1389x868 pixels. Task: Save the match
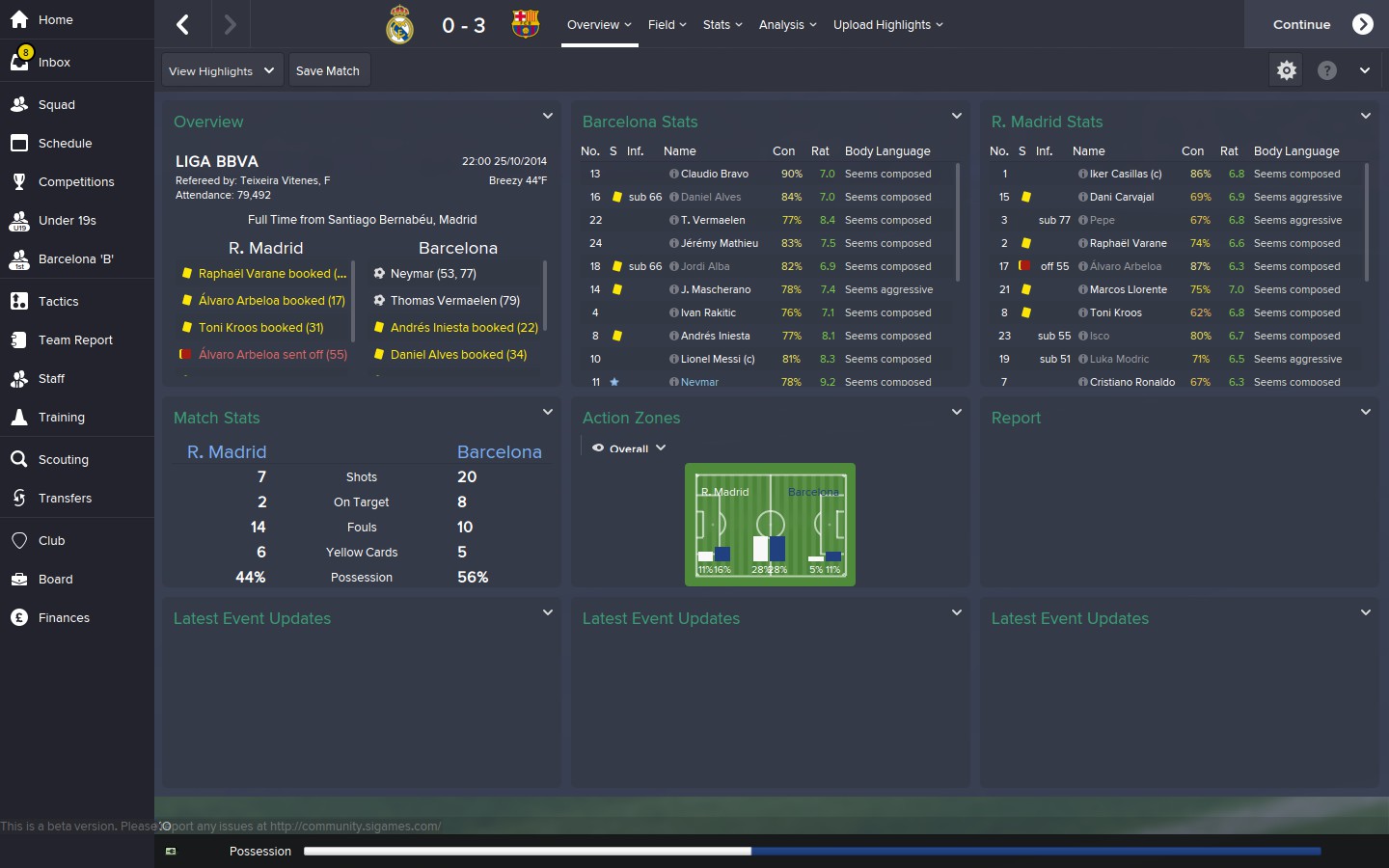(328, 70)
